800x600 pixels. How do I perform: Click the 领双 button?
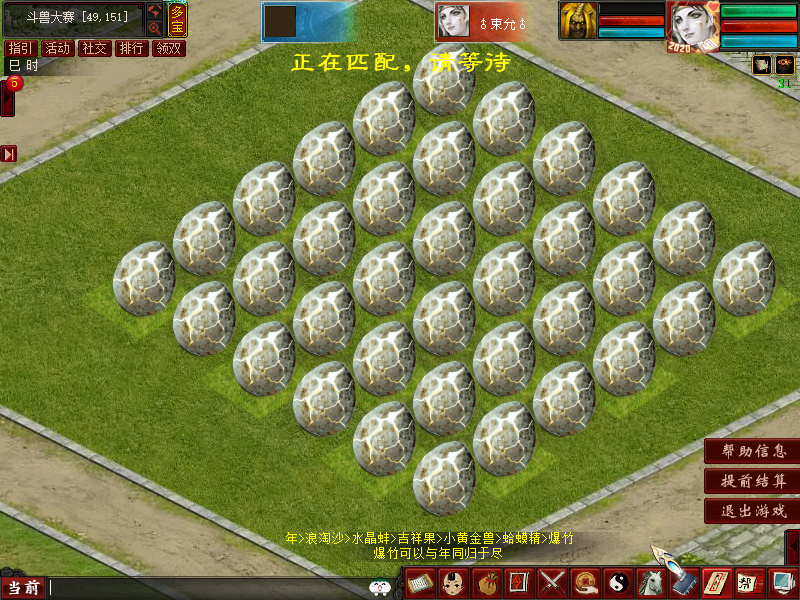point(168,48)
